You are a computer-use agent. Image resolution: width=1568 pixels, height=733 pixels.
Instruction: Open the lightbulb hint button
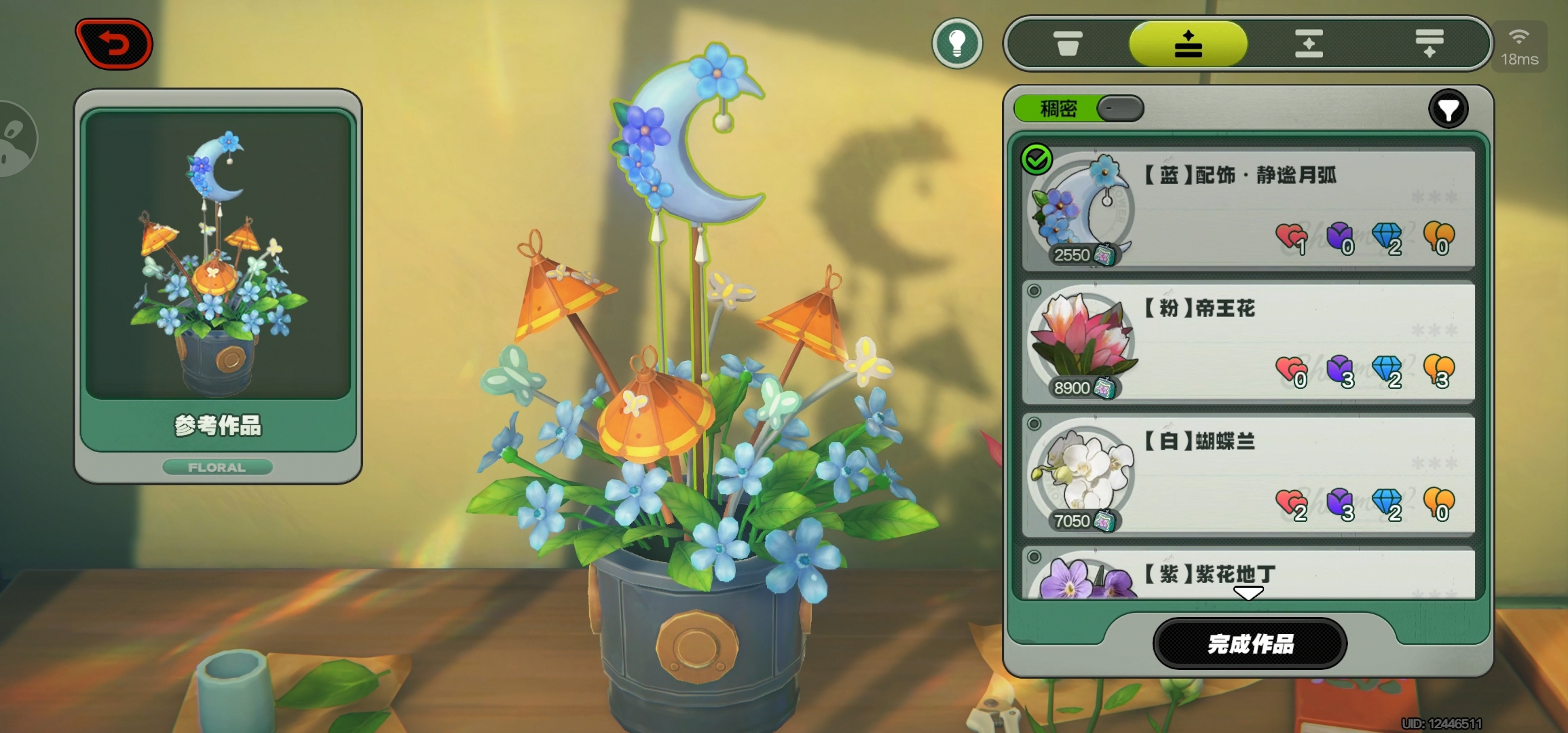click(x=957, y=44)
